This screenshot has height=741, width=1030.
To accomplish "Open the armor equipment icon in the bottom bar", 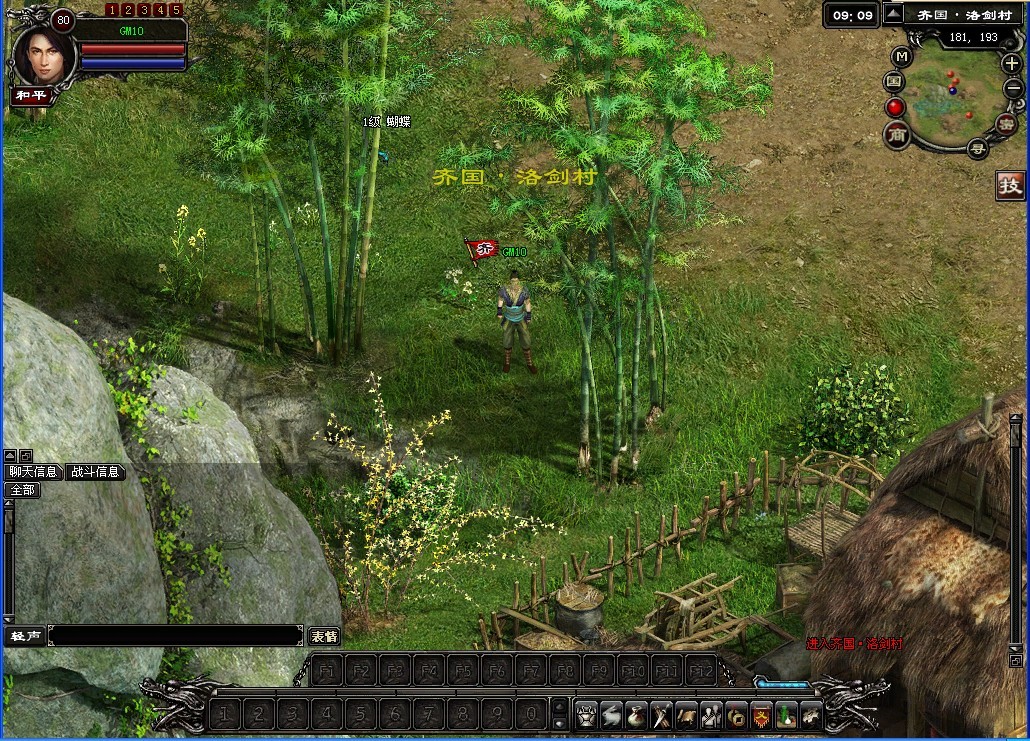I will point(587,715).
